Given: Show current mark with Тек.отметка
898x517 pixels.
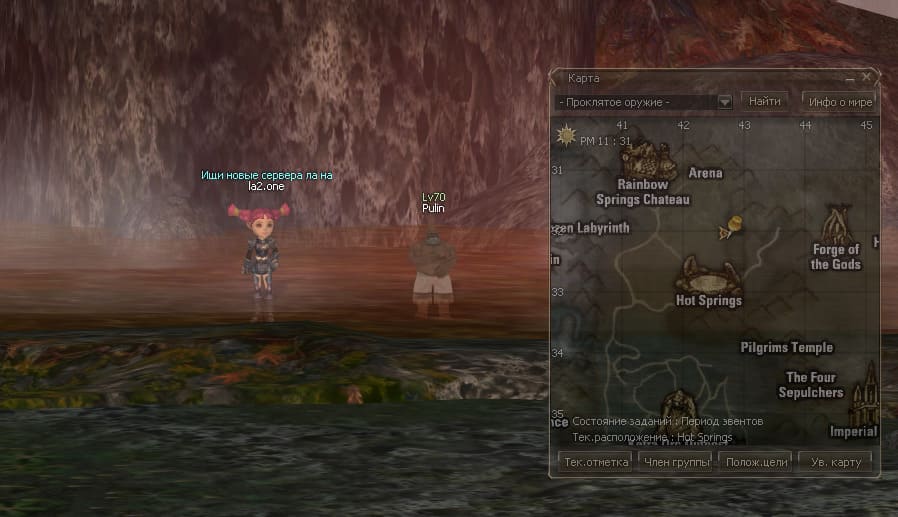Looking at the screenshot, I should point(596,462).
